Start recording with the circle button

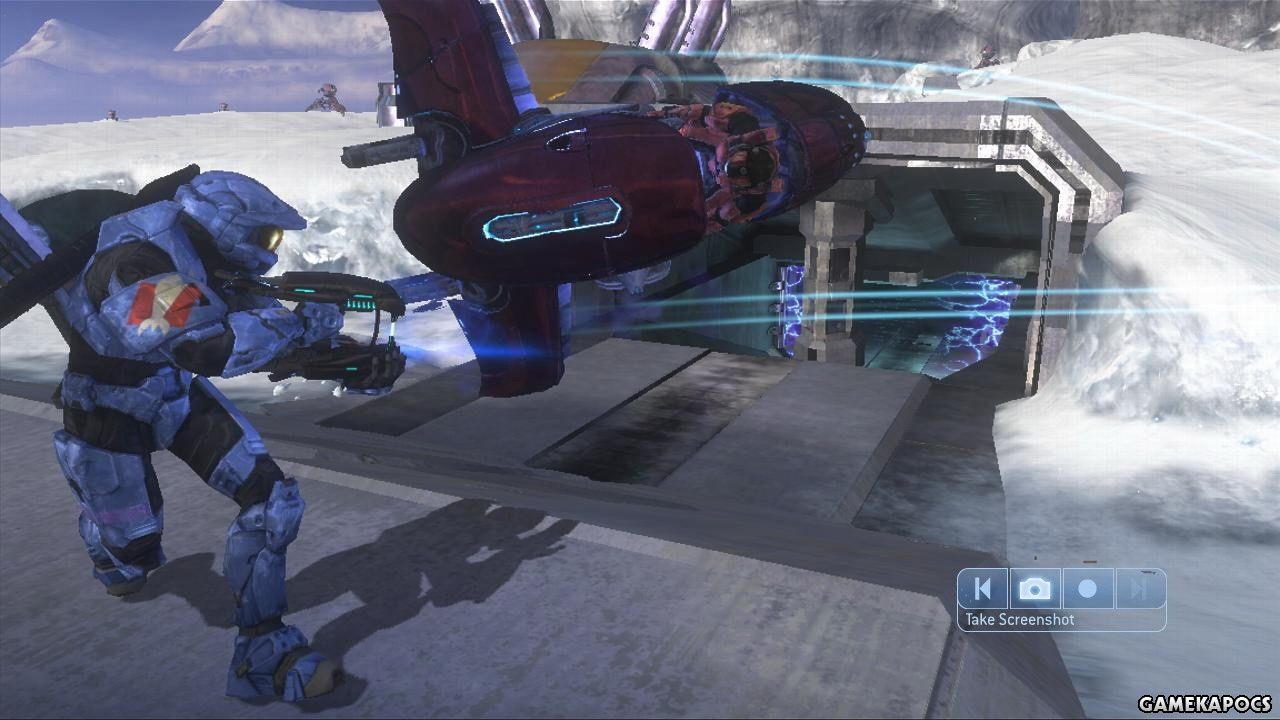[x=1087, y=589]
